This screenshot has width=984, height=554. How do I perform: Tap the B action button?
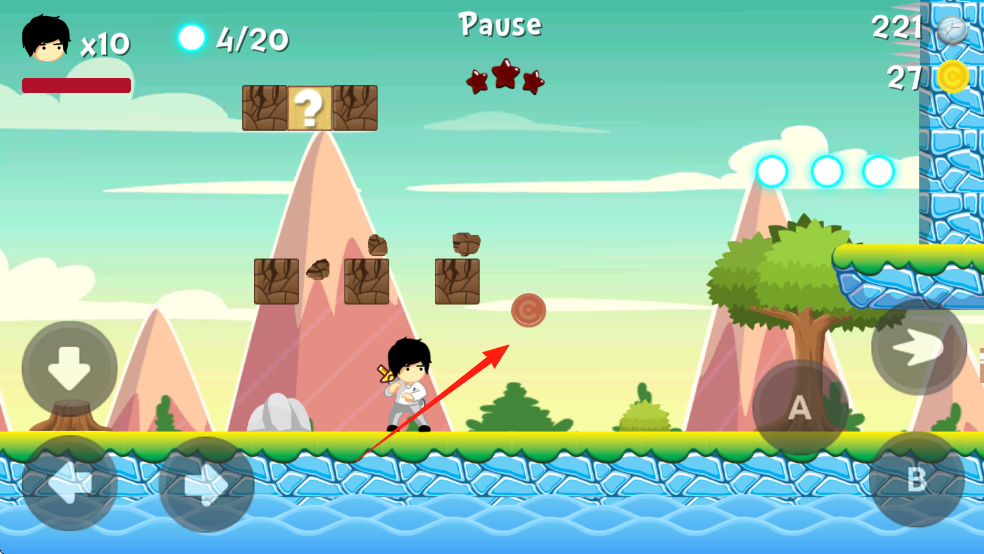coord(916,480)
